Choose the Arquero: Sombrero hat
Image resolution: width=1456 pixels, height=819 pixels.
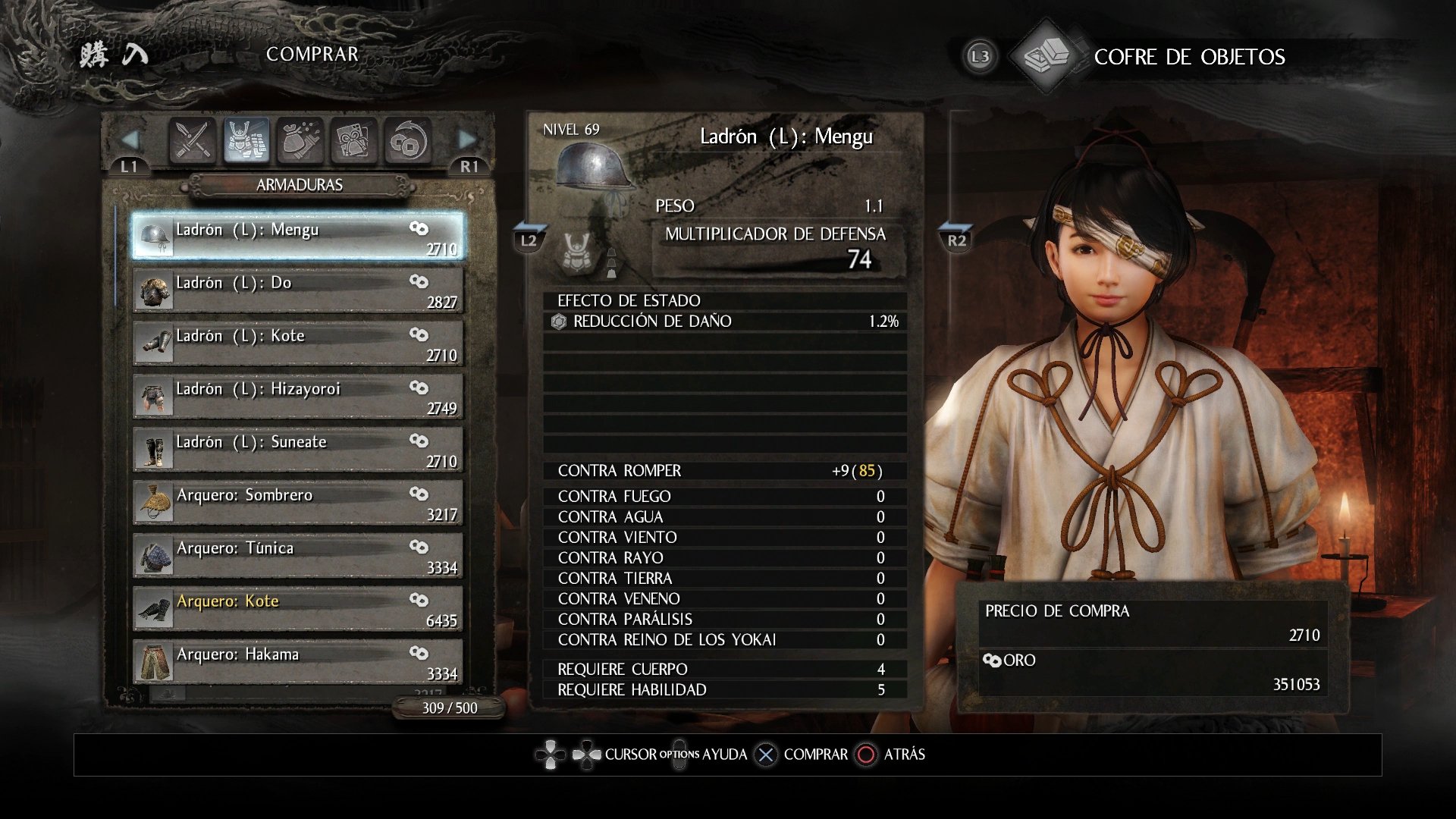click(297, 503)
